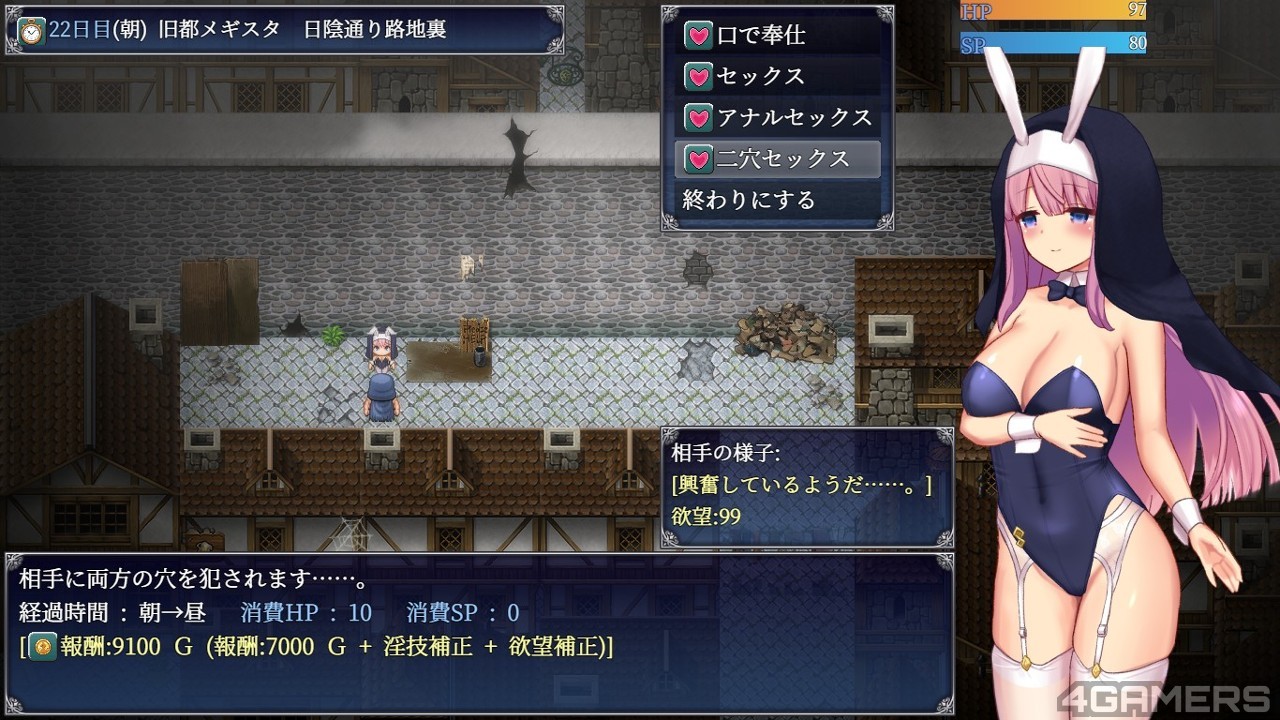The height and width of the screenshot is (720, 1280).
Task: Pick the アナルセックス menu entry
Action: tap(776, 117)
